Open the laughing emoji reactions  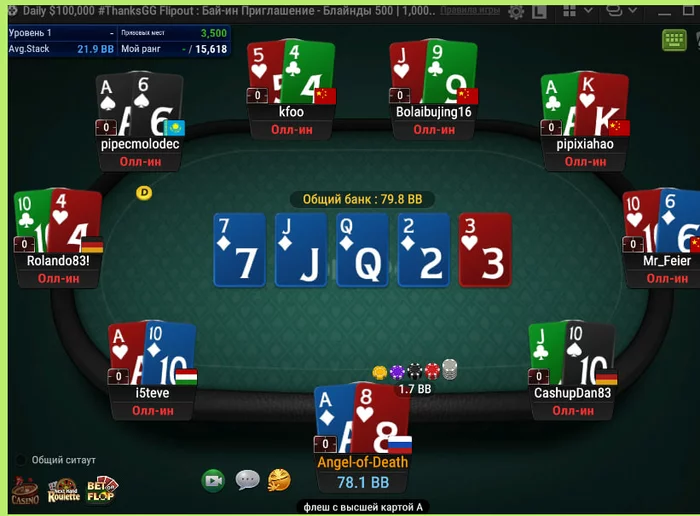[x=279, y=480]
